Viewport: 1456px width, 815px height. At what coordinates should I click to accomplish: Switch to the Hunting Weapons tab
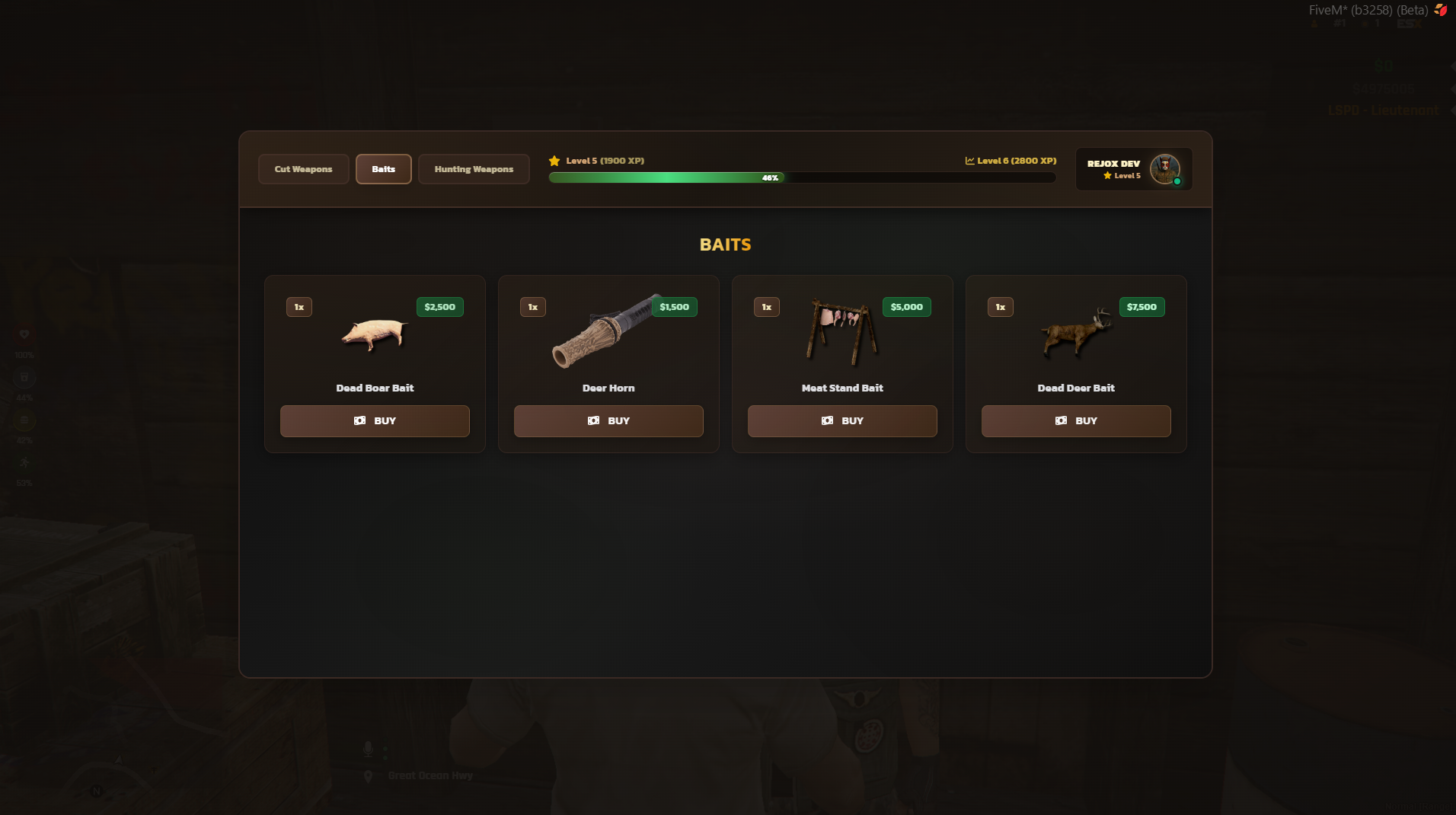473,169
